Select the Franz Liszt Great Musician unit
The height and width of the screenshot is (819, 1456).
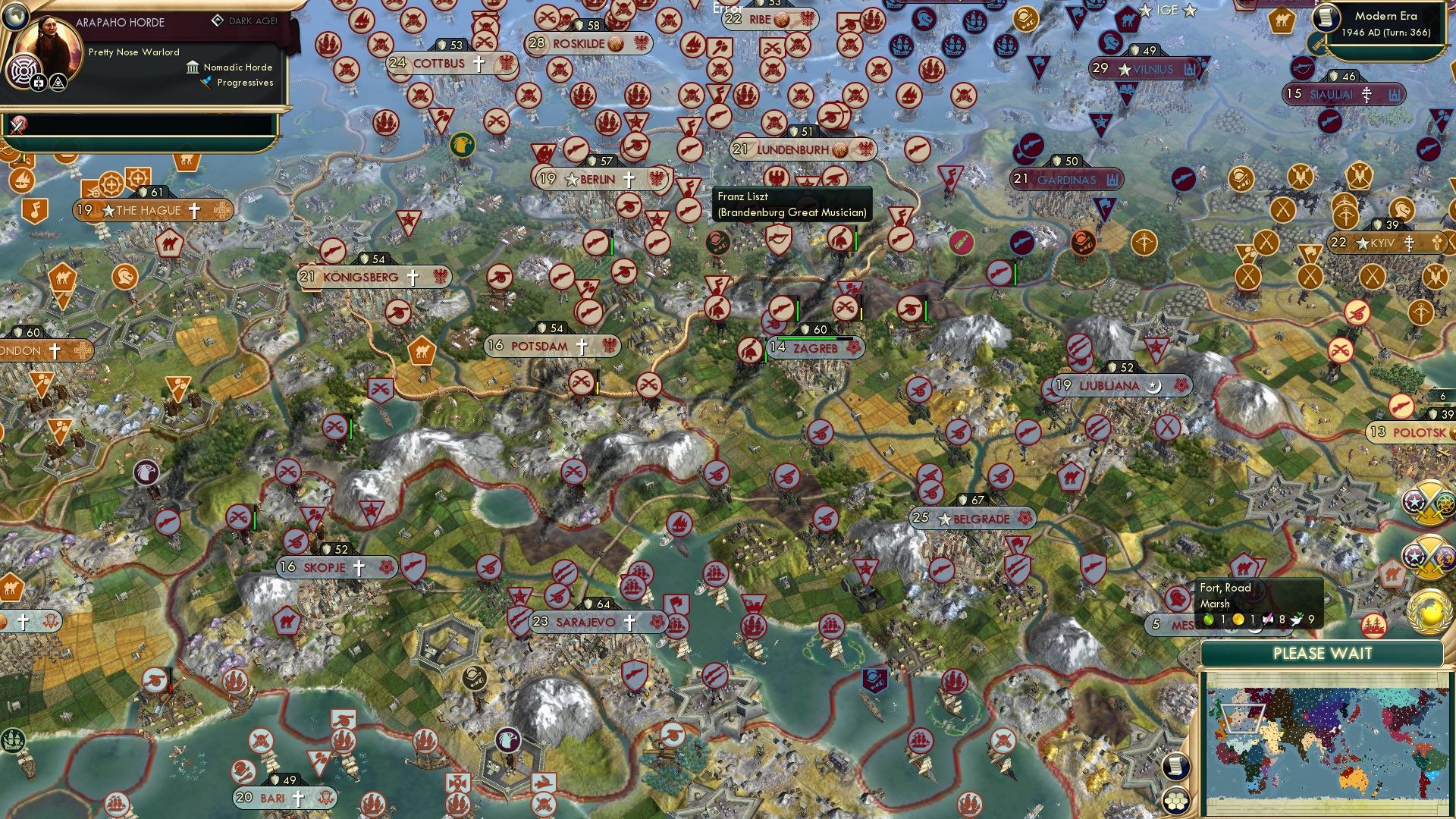click(718, 241)
